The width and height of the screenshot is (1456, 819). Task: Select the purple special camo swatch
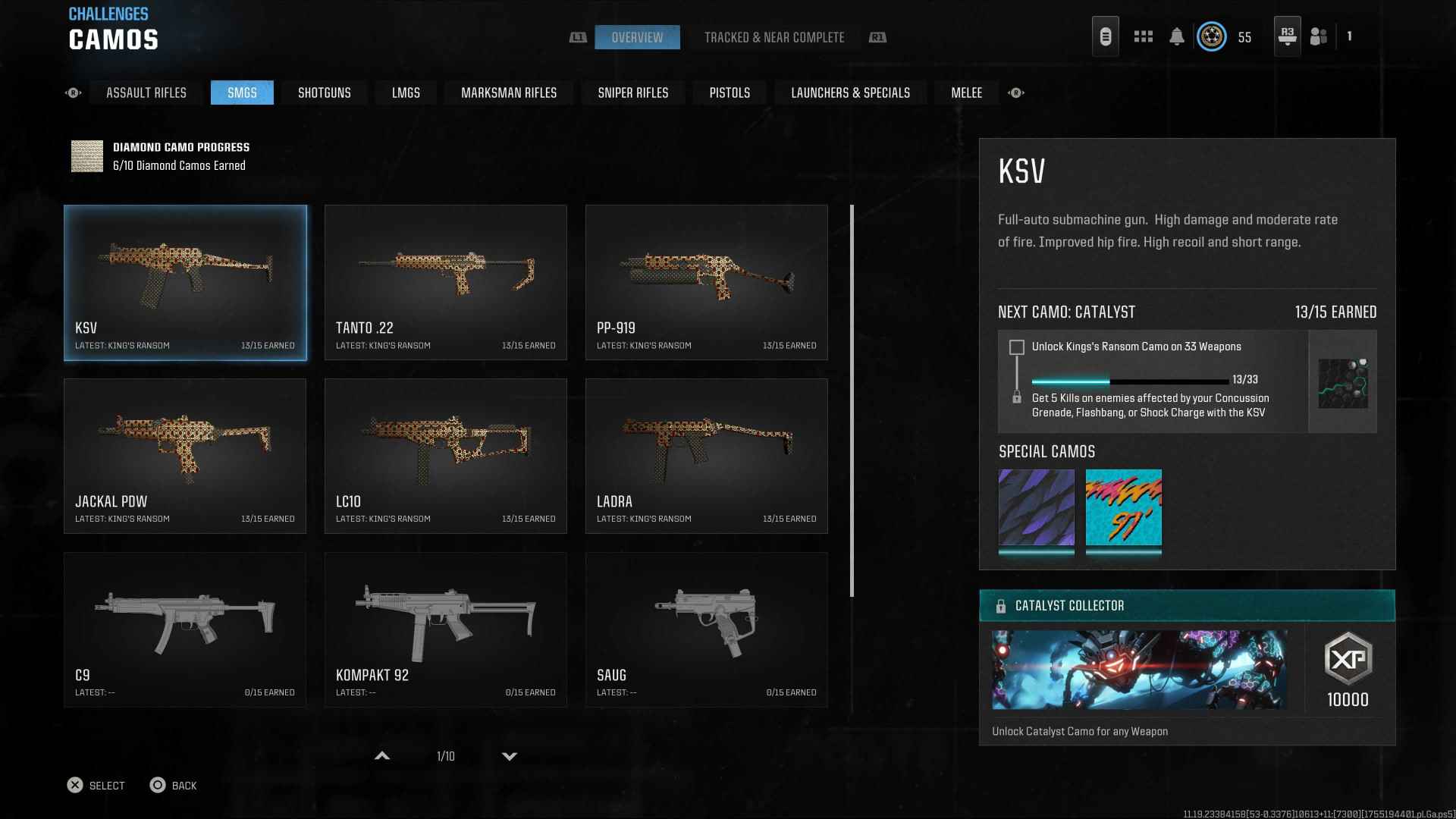(1036, 507)
